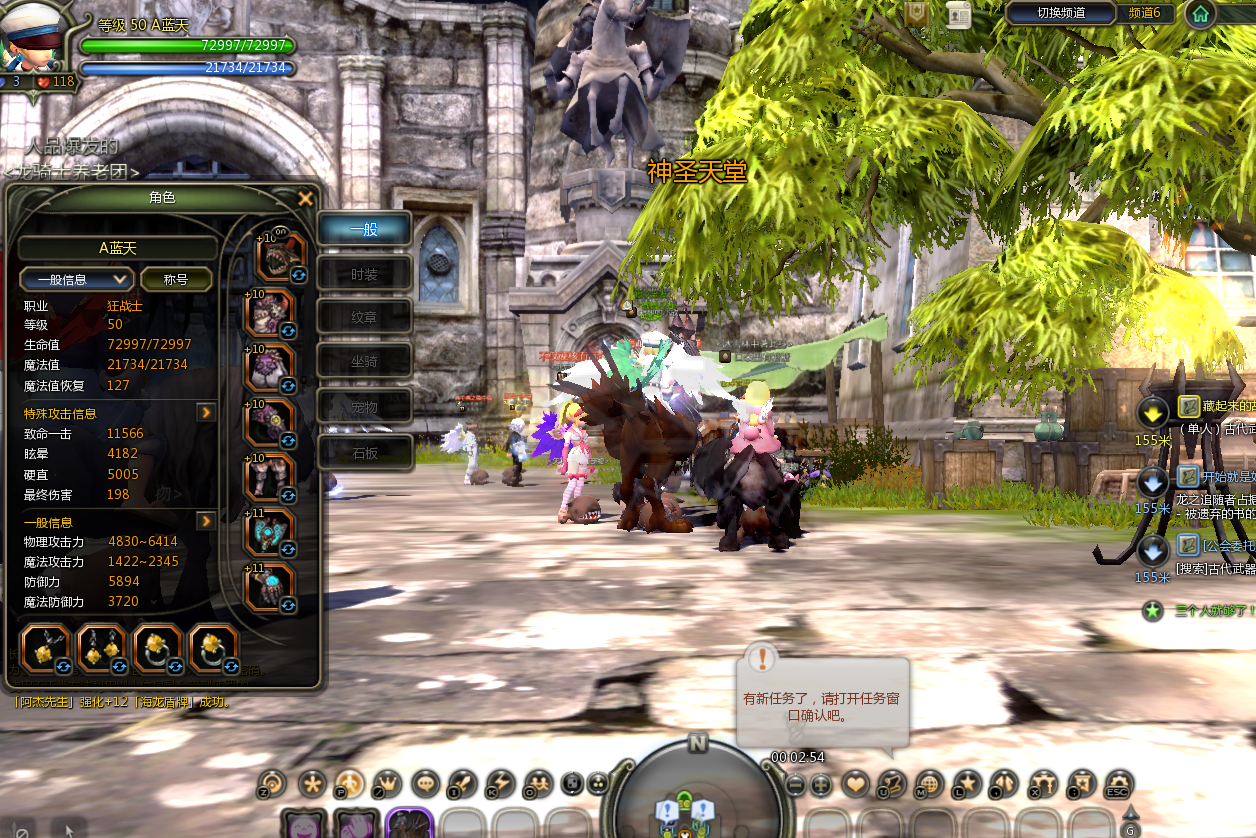Open the 一般信息 dropdown
Image resolution: width=1256 pixels, height=838 pixels.
(77, 279)
